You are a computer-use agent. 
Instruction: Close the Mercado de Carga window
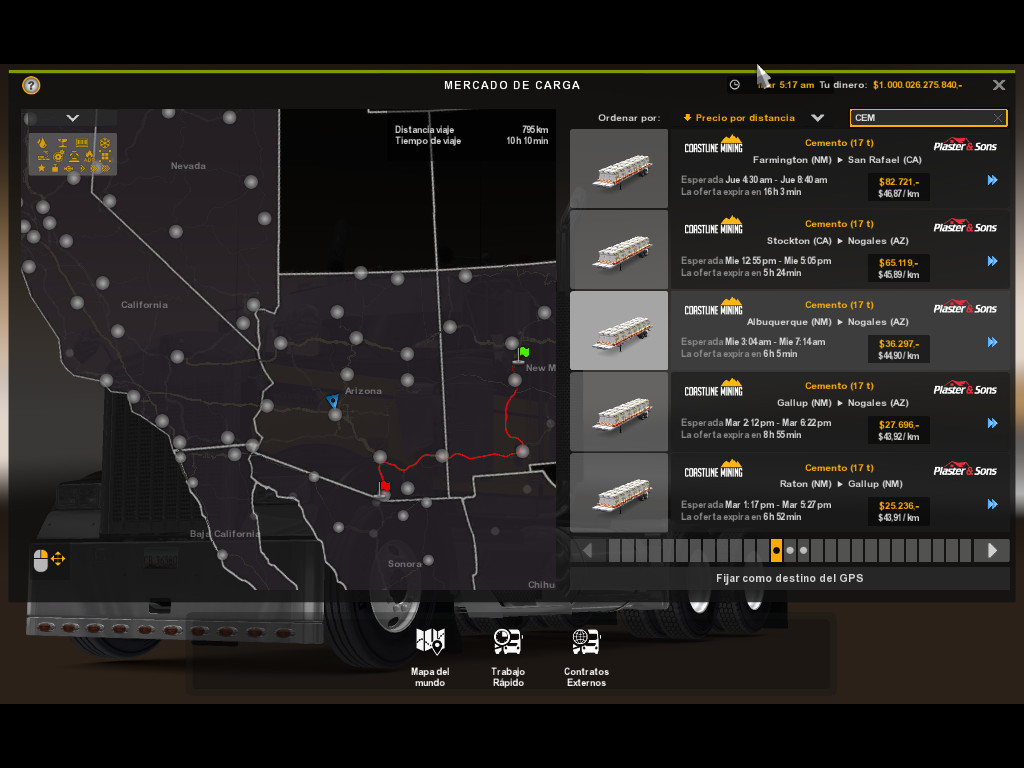998,85
